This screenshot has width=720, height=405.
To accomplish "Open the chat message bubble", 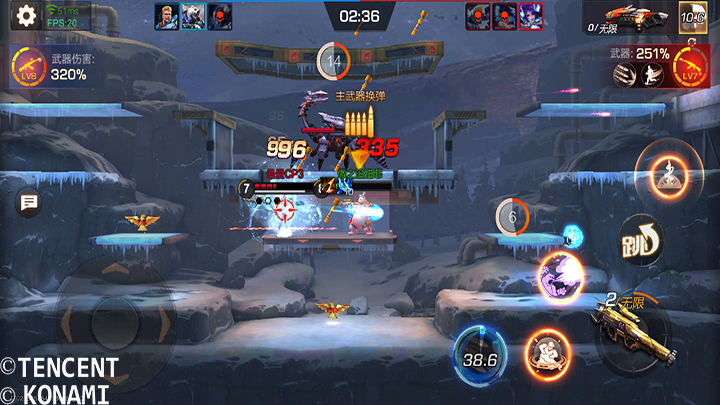I will (29, 203).
